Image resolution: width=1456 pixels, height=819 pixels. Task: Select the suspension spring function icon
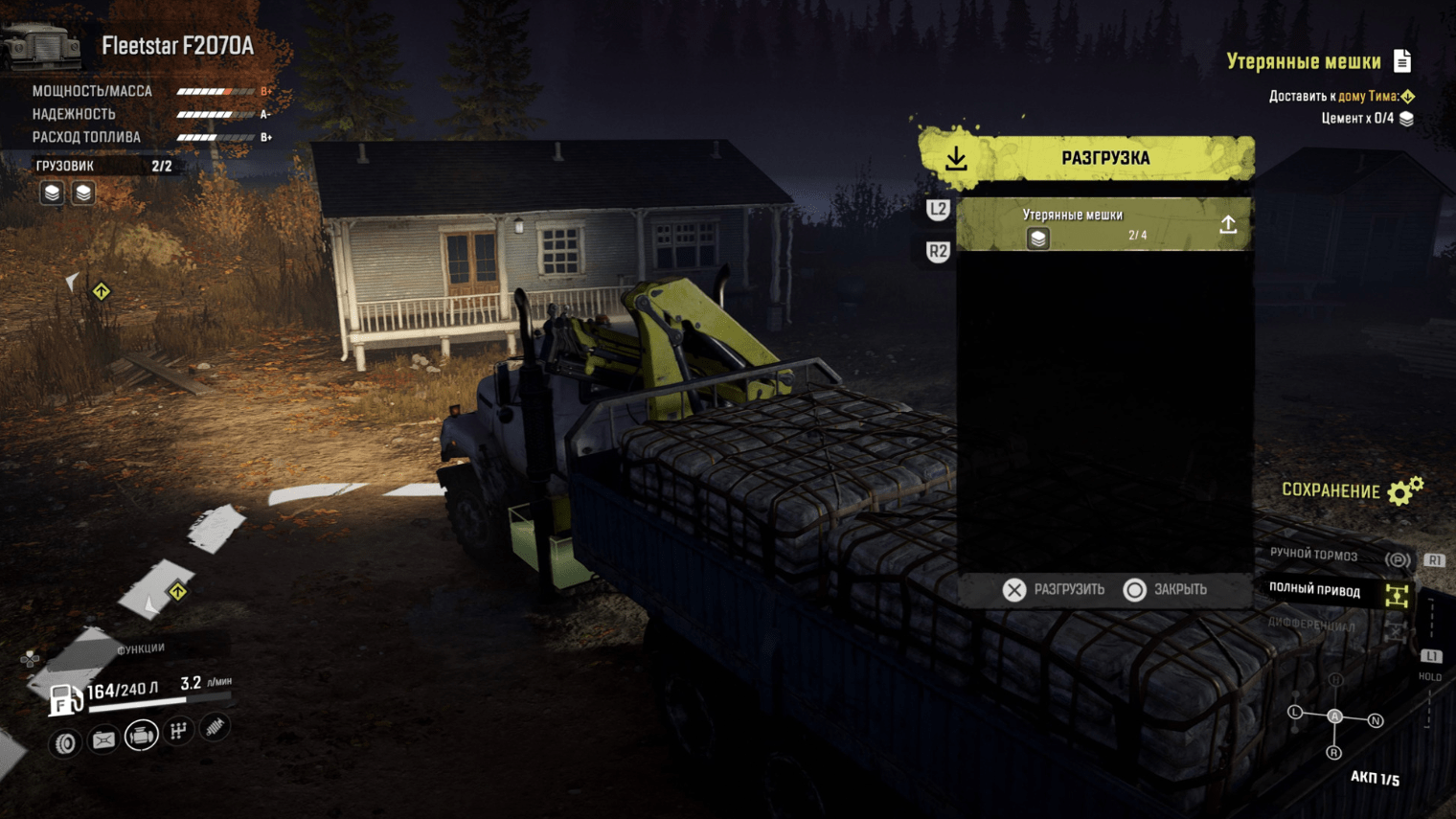point(216,728)
